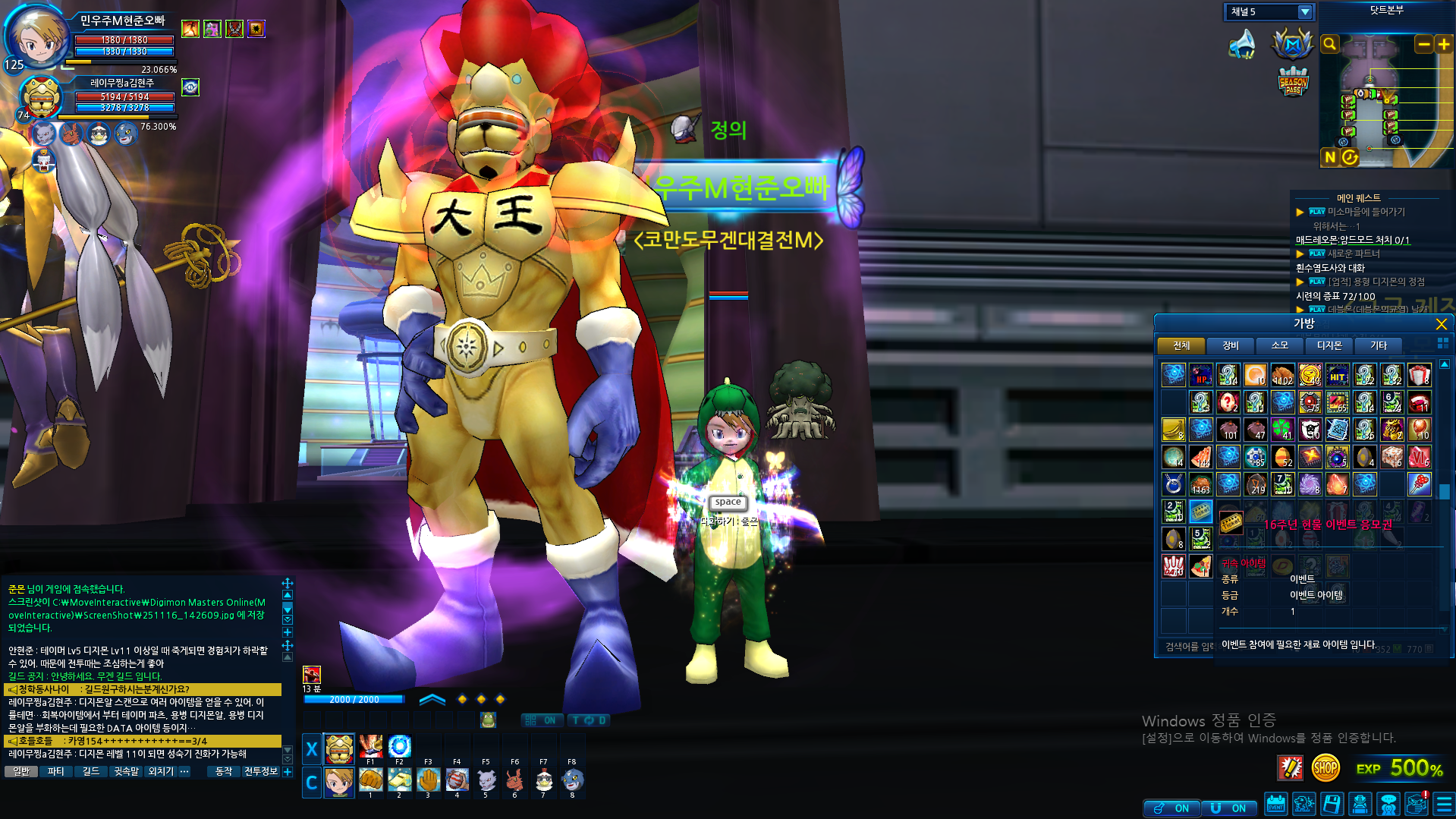
Task: Open the megaphone announcement icon
Action: [1242, 44]
